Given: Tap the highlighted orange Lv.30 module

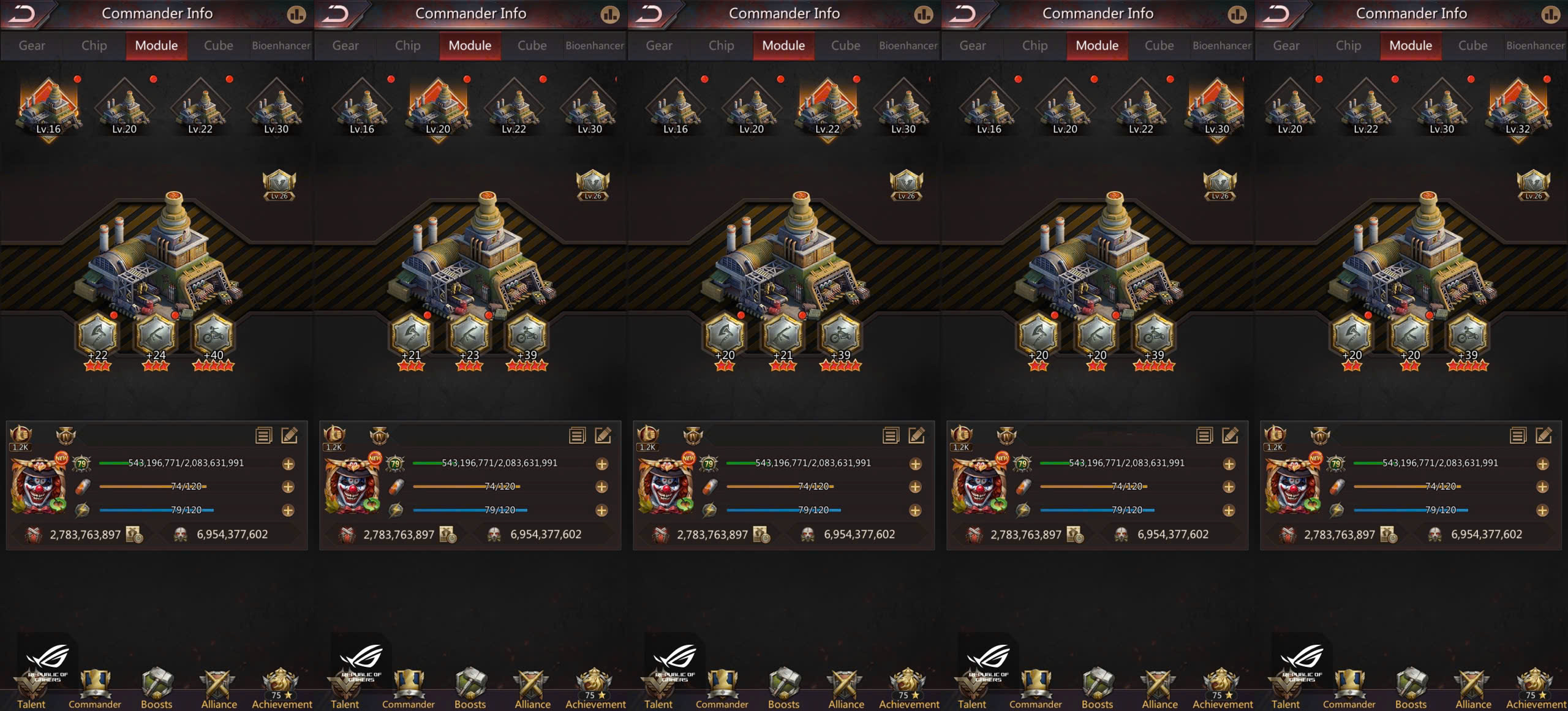Looking at the screenshot, I should (1217, 108).
